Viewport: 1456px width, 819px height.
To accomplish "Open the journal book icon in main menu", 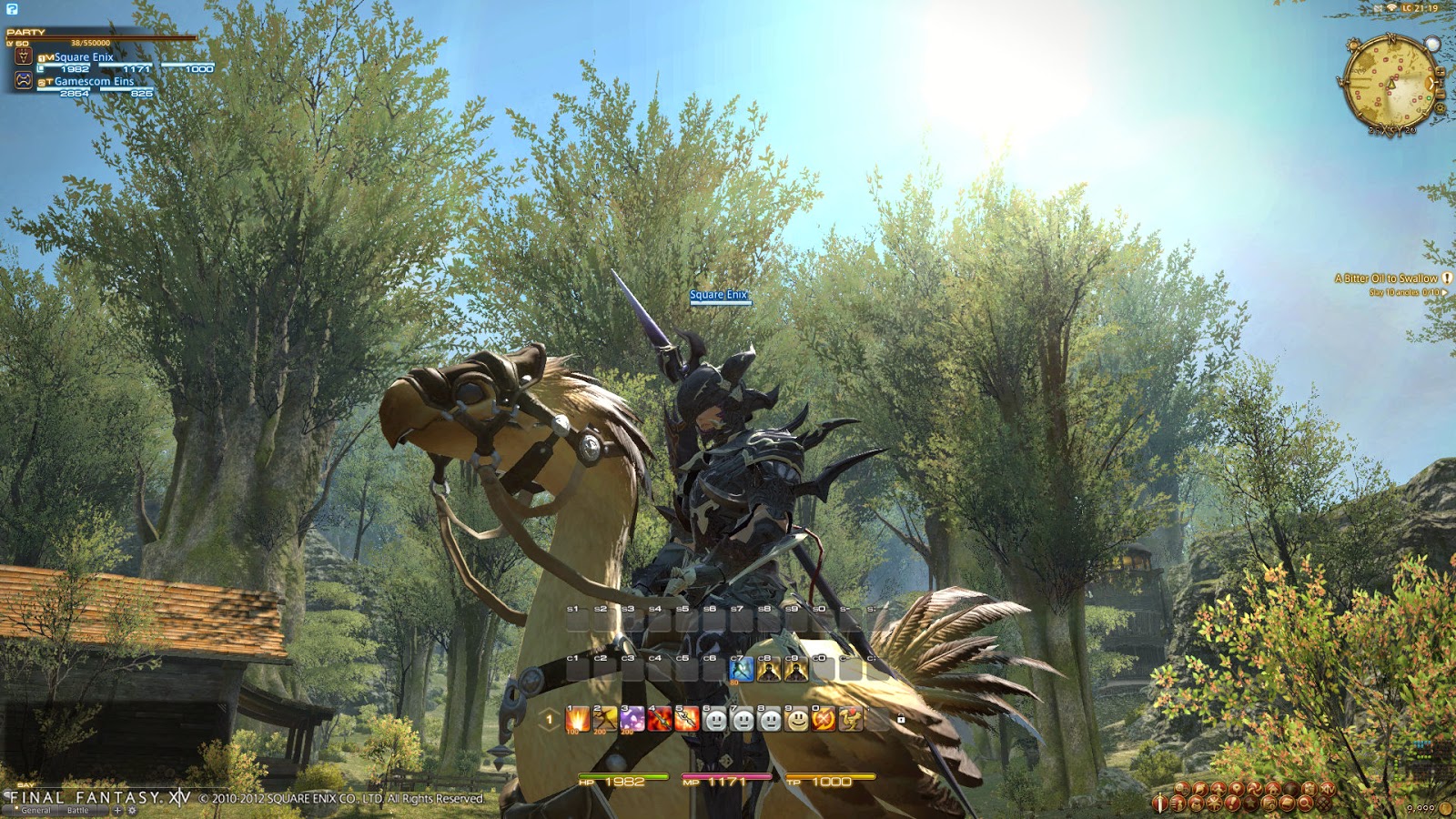I will 1286,803.
